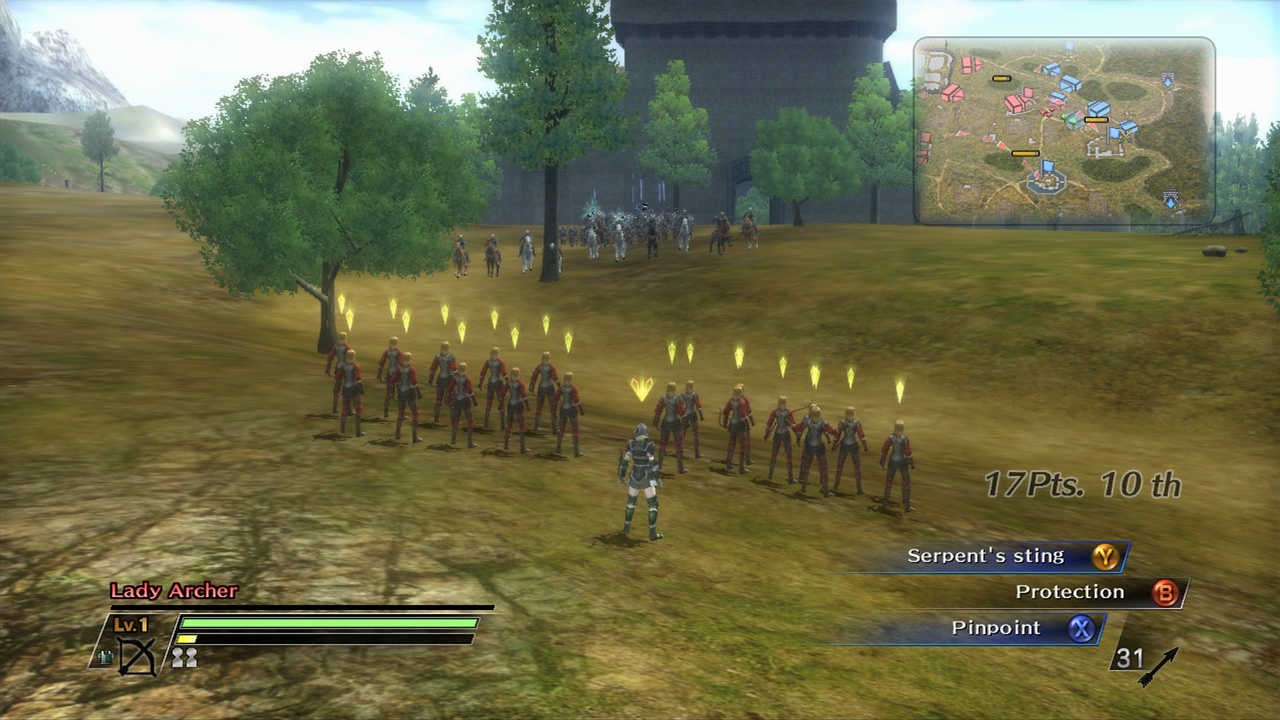Viewport: 1280px width, 720px height.
Task: Click the yellow capture progress bar on the minimap
Action: 1096,119
